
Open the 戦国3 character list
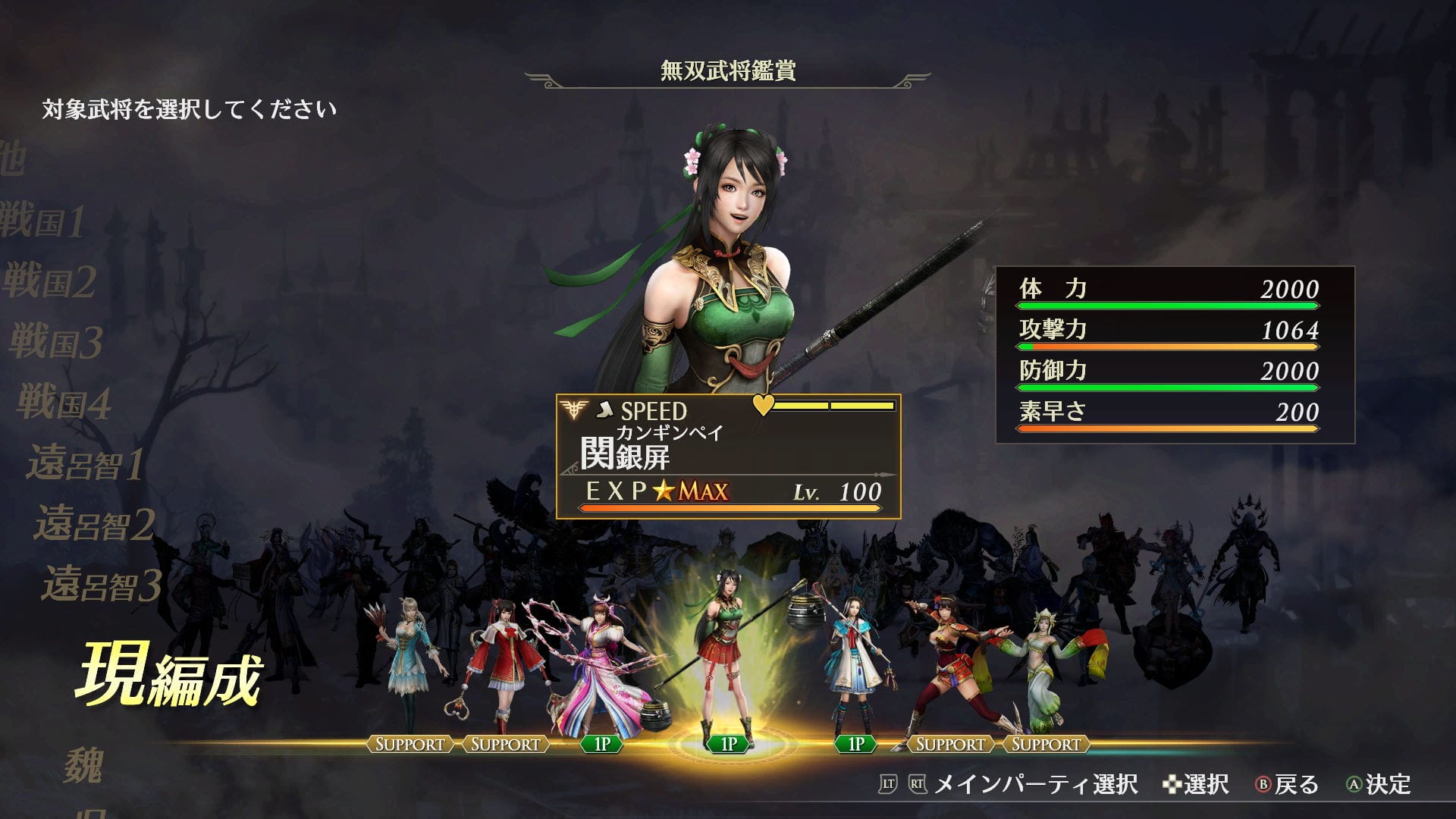coord(56,341)
